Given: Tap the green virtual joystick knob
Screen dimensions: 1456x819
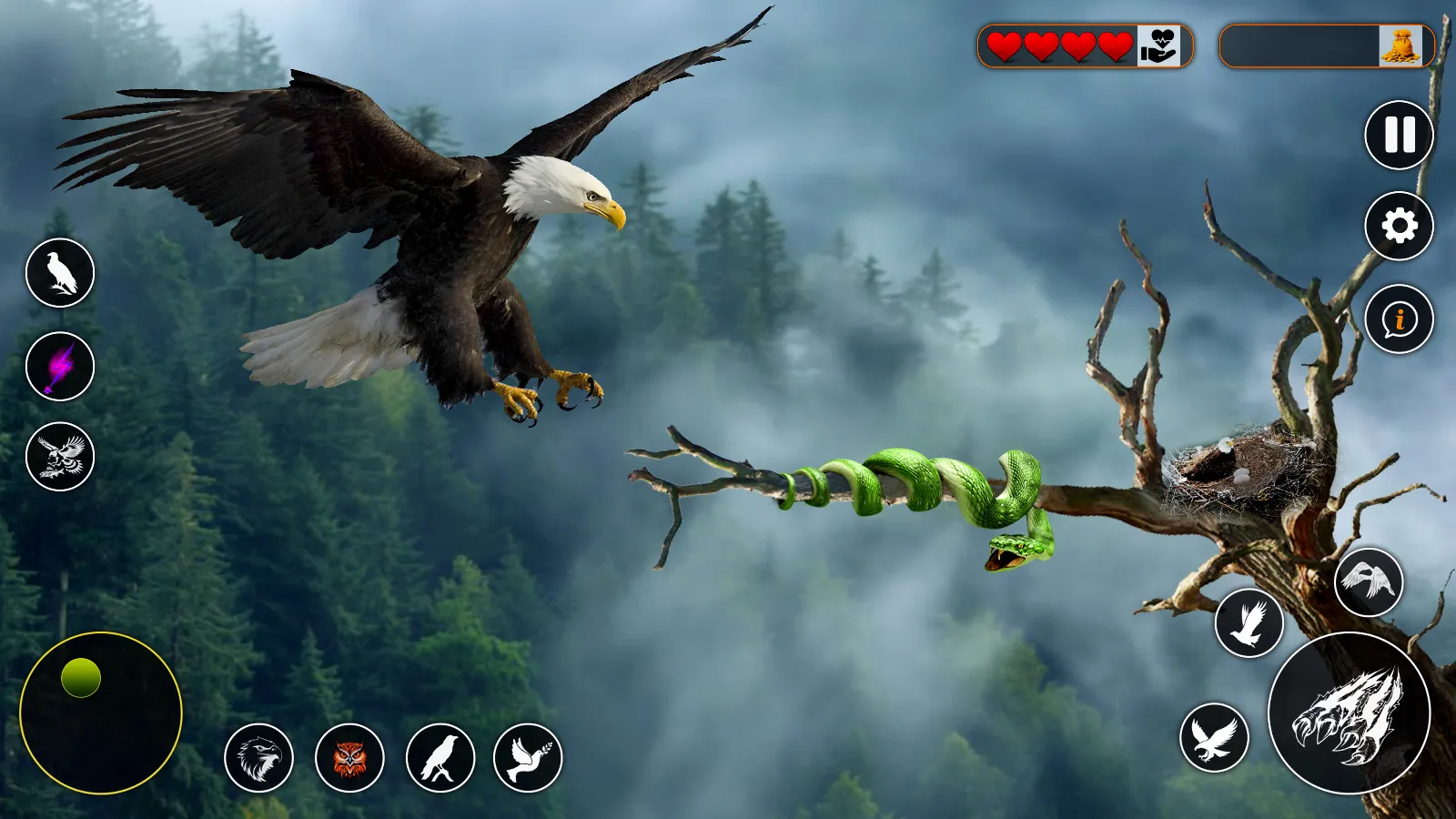Looking at the screenshot, I should [81, 678].
